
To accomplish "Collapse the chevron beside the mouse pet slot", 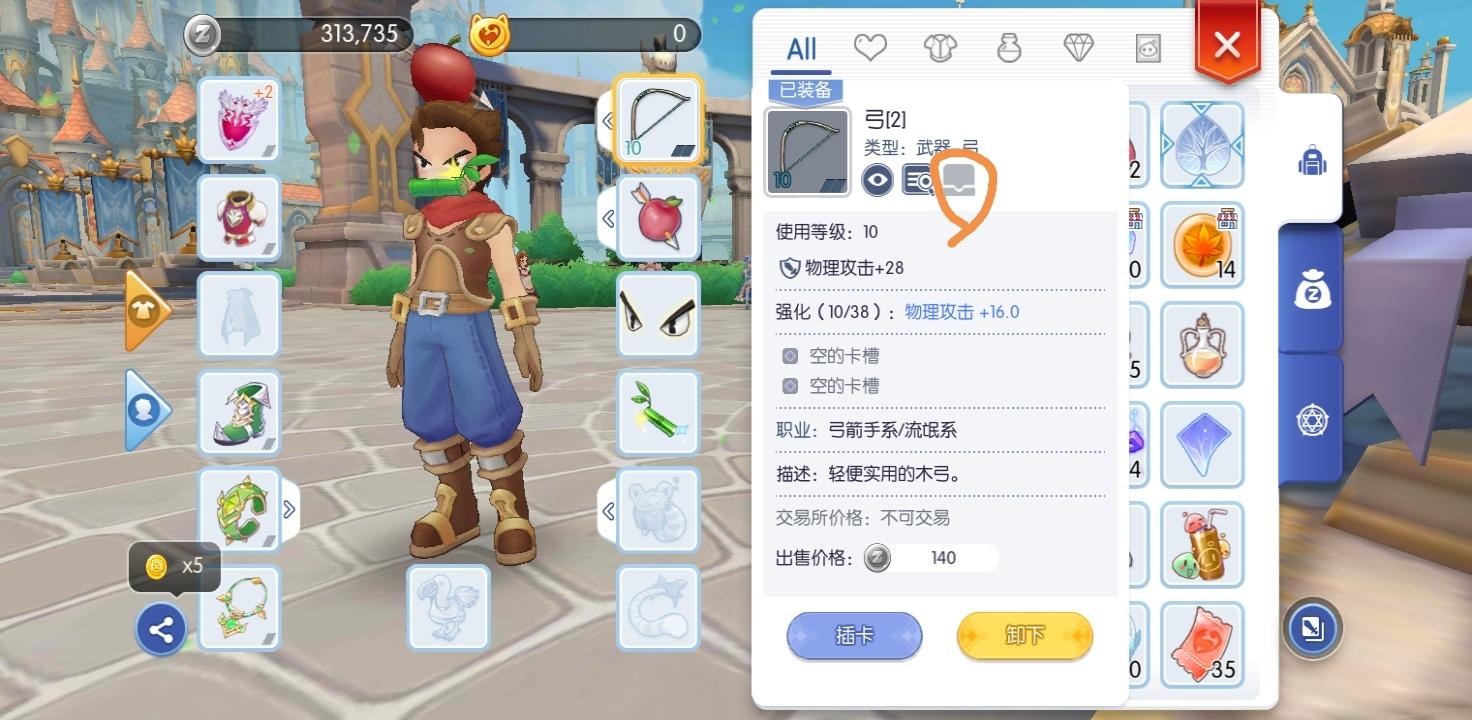I will point(610,510).
